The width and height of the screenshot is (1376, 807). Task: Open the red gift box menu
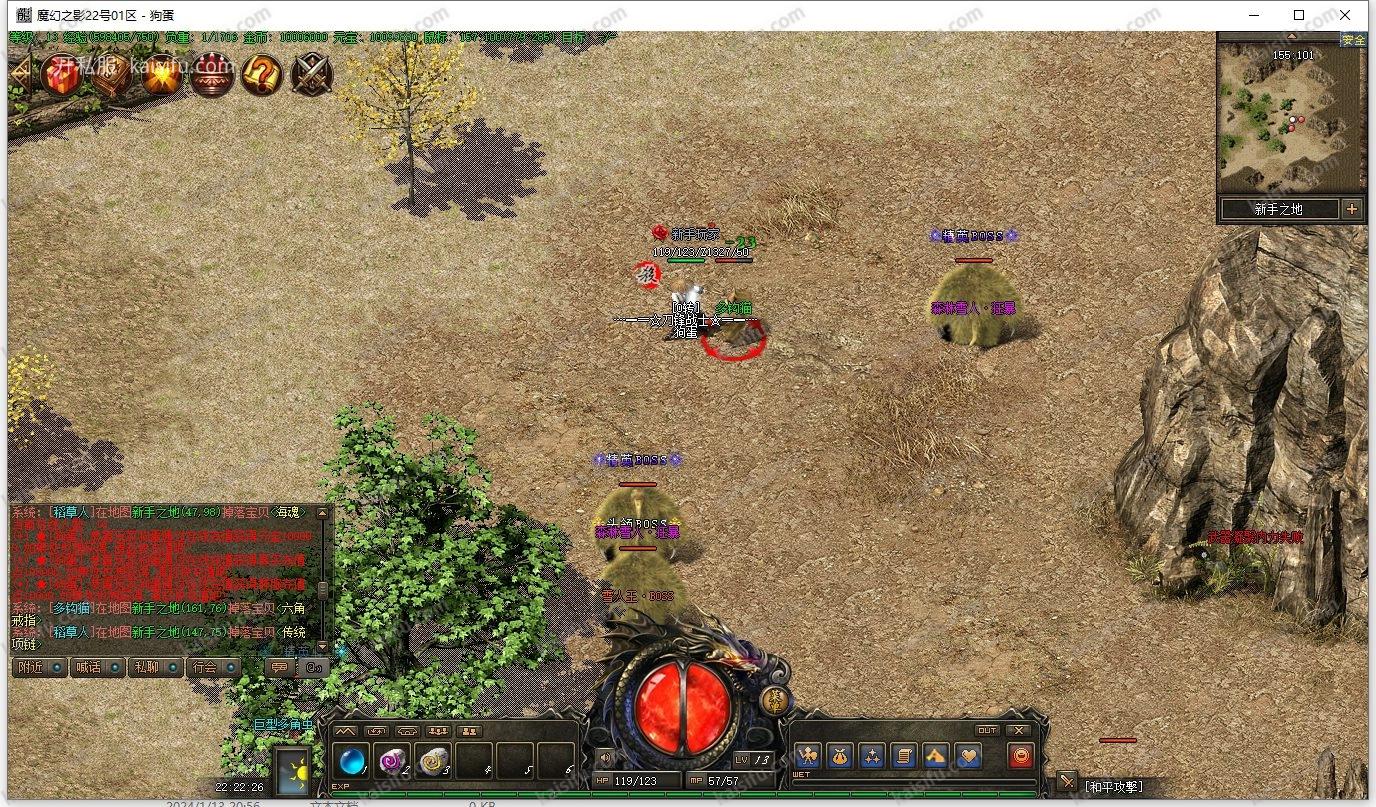[x=61, y=75]
